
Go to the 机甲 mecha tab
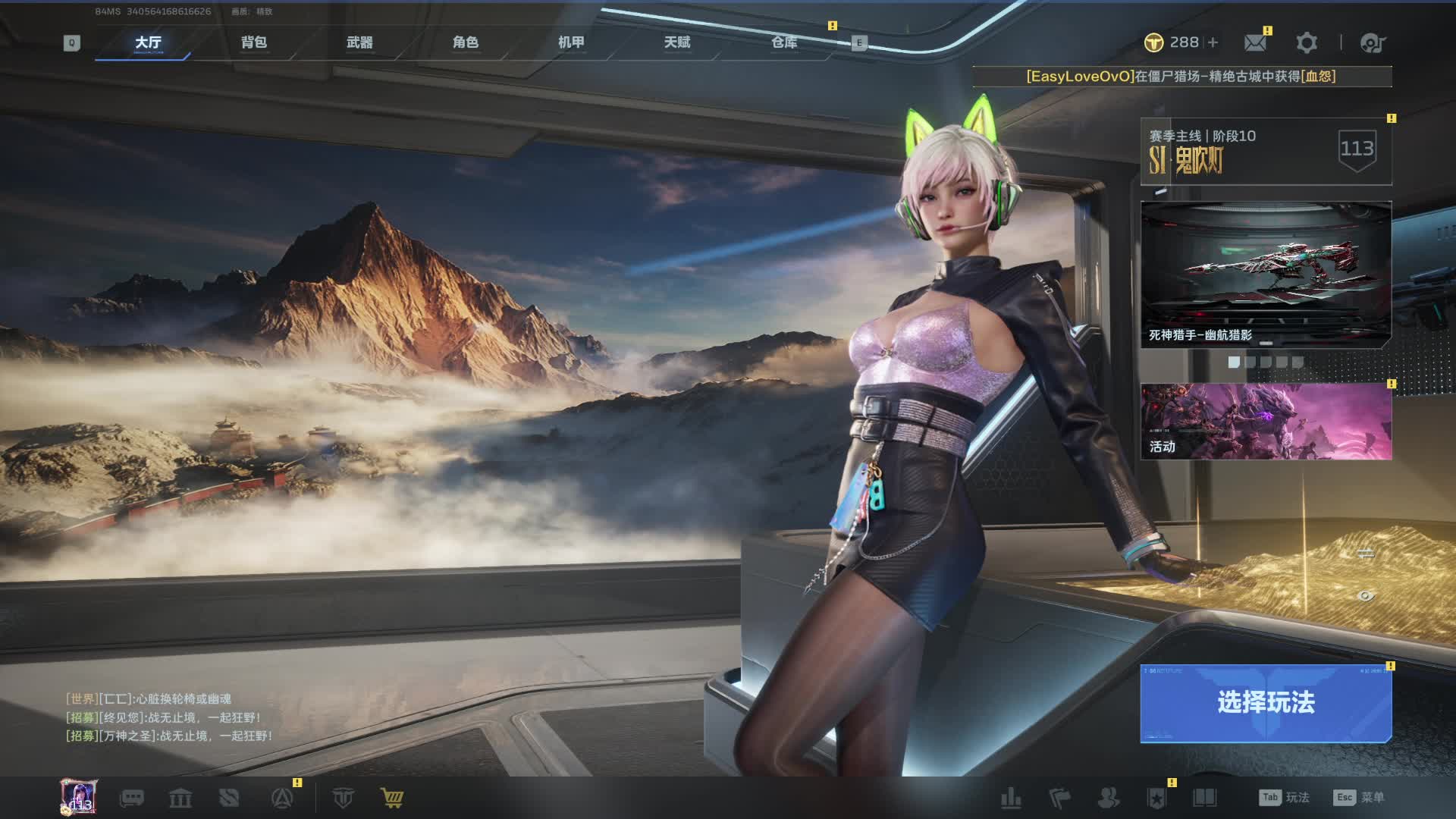tap(571, 42)
